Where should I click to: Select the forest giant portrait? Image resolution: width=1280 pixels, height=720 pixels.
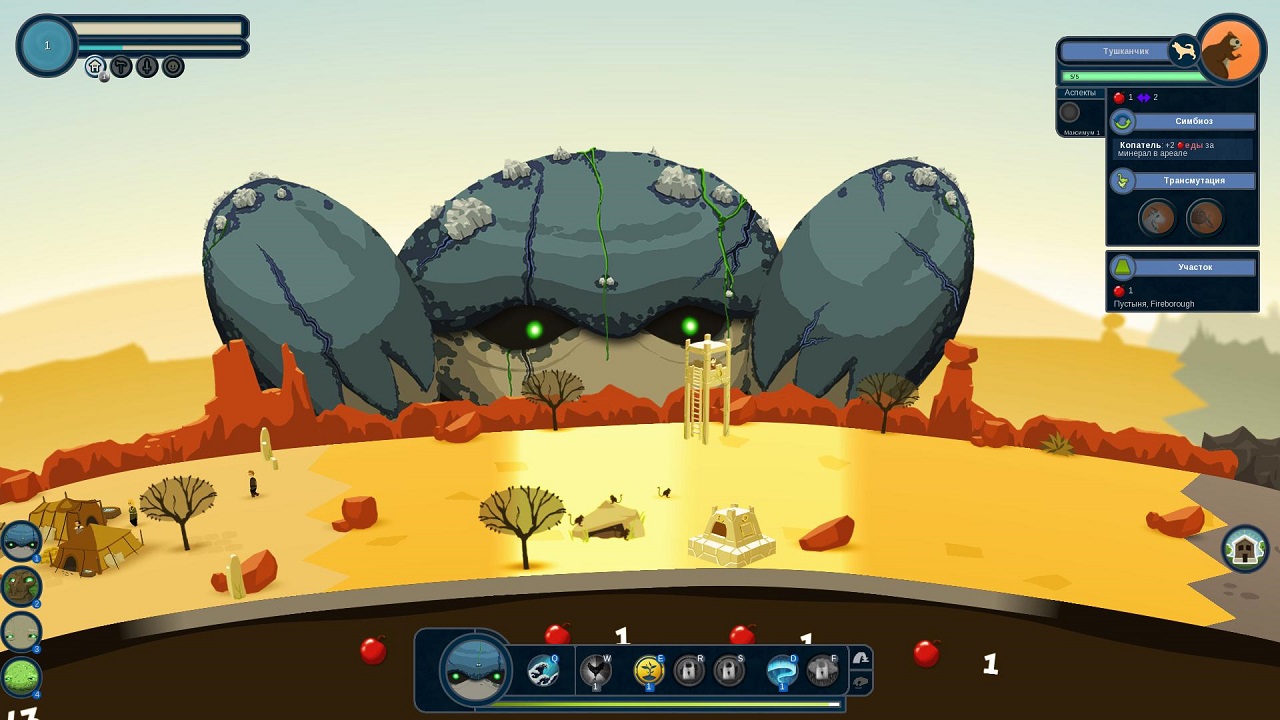point(21,587)
